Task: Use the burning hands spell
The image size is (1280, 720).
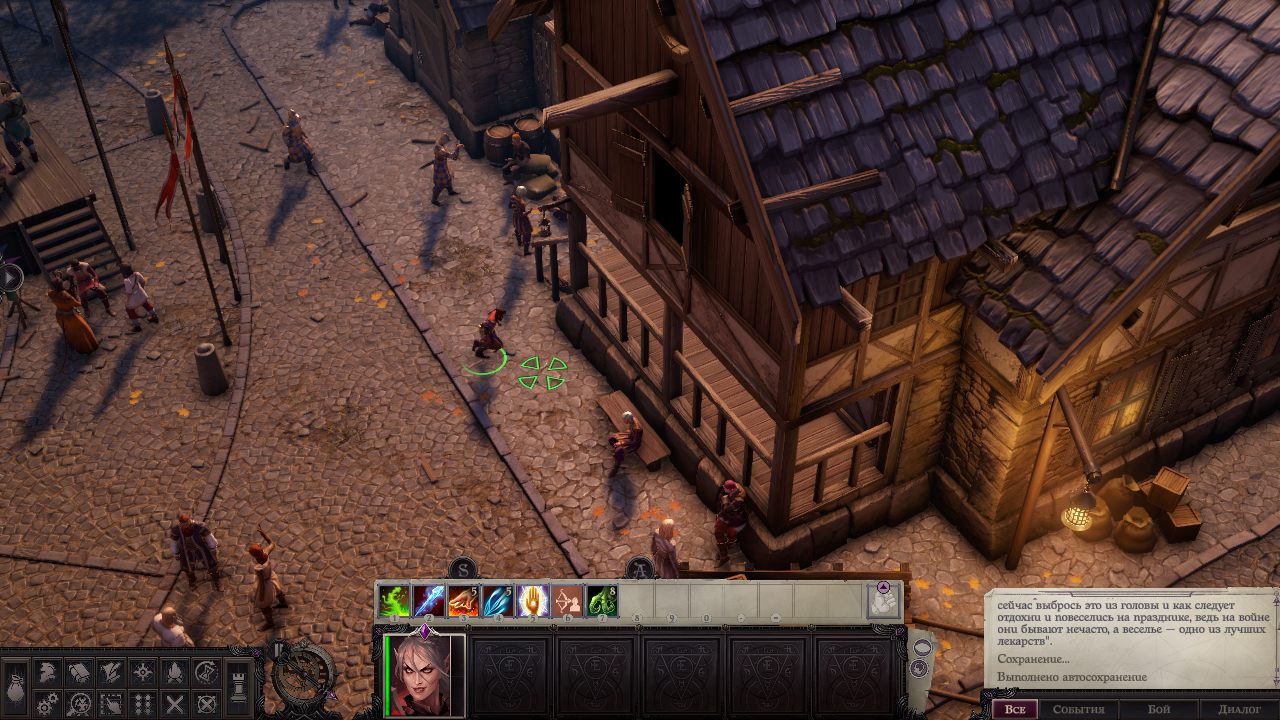Action: pos(463,601)
